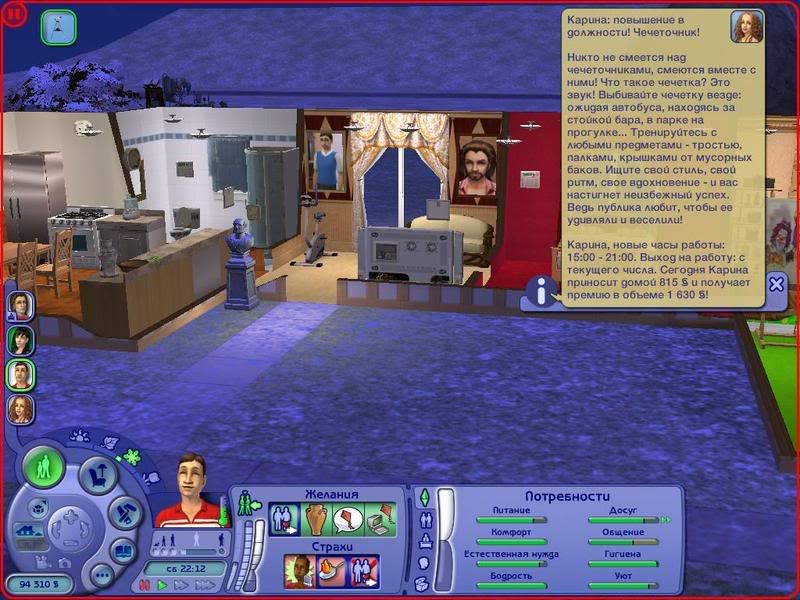The width and height of the screenshot is (800, 600).
Task: Click the queued action icon at top
Action: coord(58,27)
